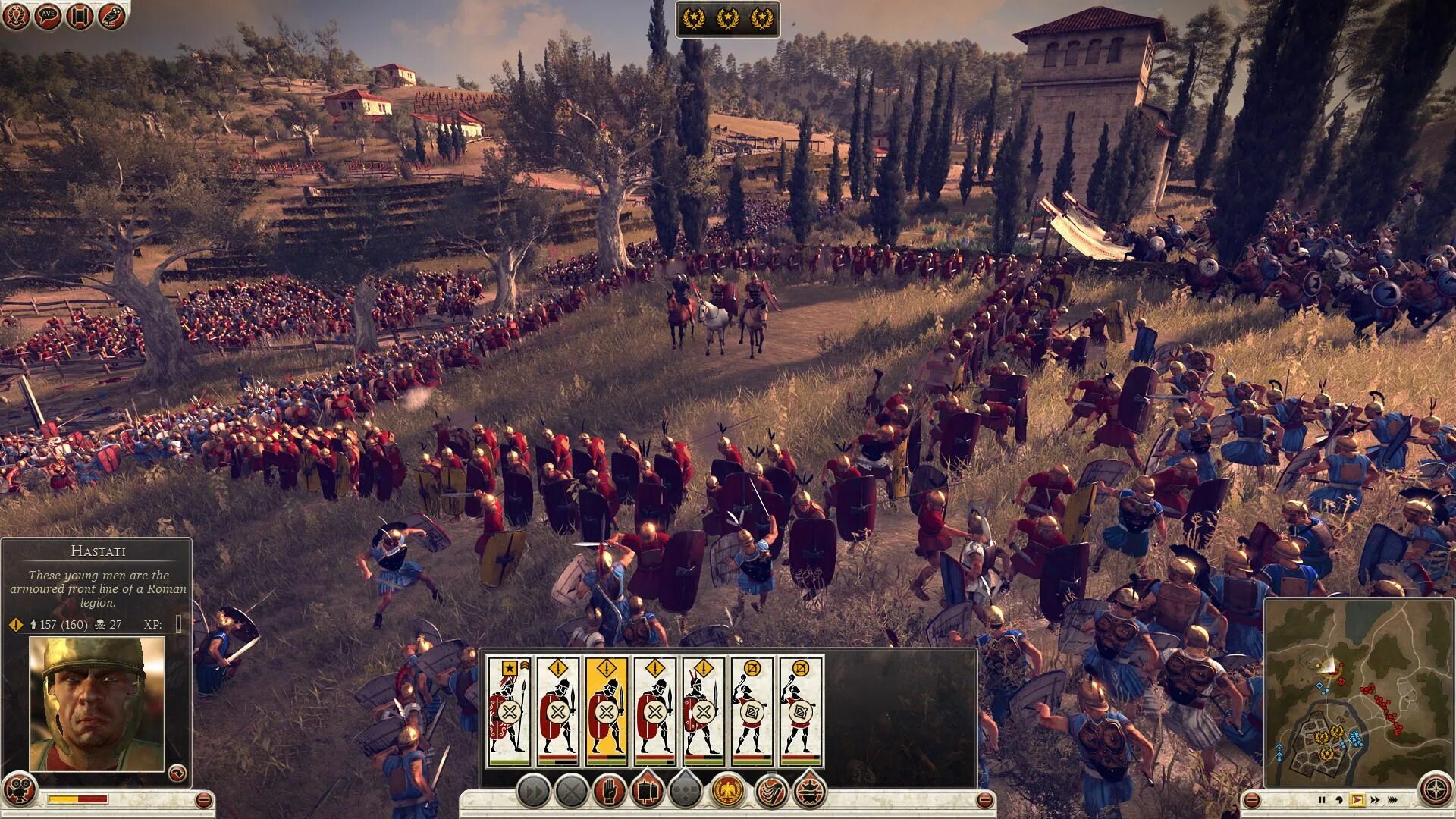Select the highlighted yellow Hastati unit card
This screenshot has width=1456, height=819.
coord(607,711)
